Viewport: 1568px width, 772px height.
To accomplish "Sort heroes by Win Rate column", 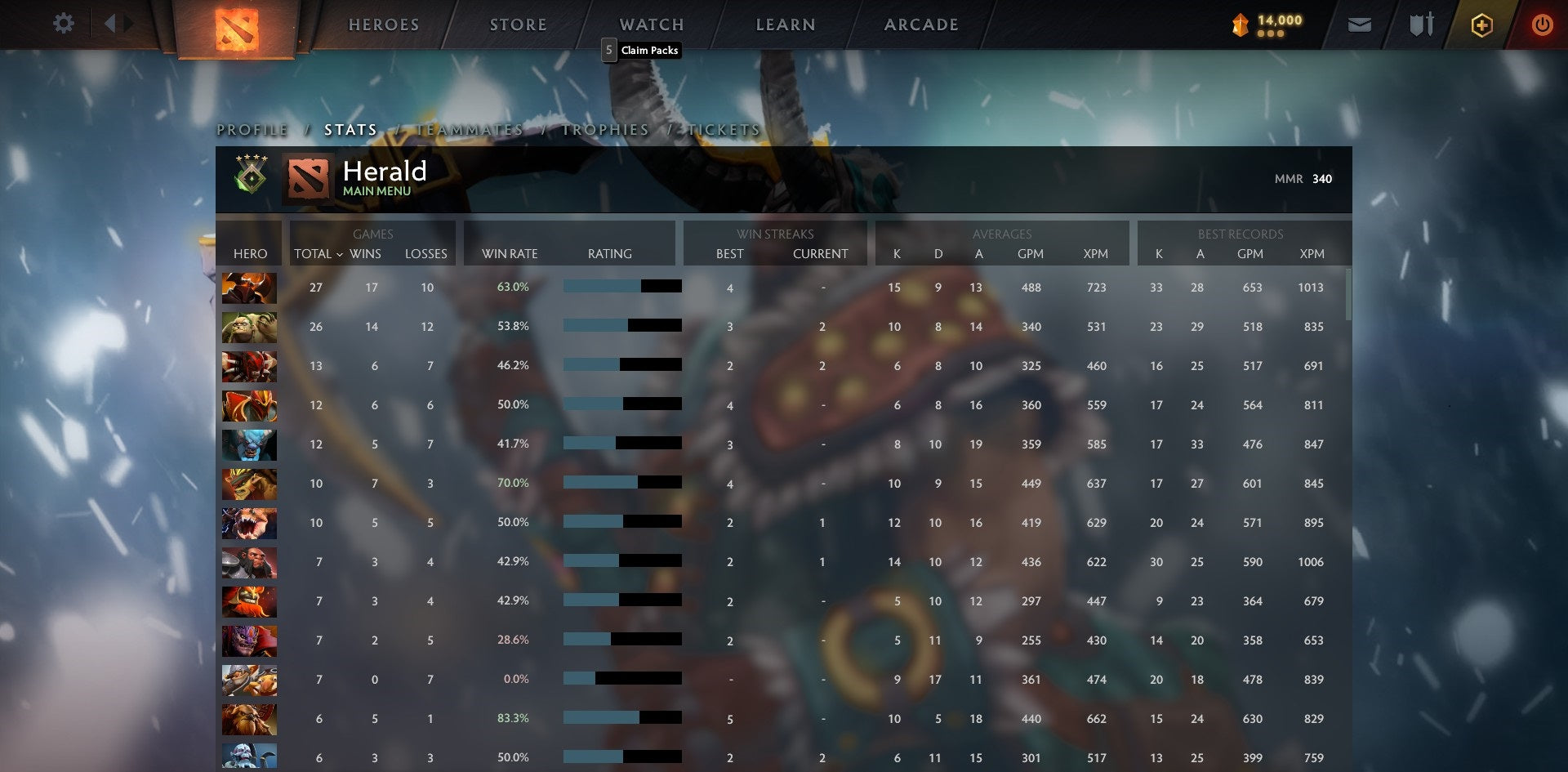I will tap(510, 254).
